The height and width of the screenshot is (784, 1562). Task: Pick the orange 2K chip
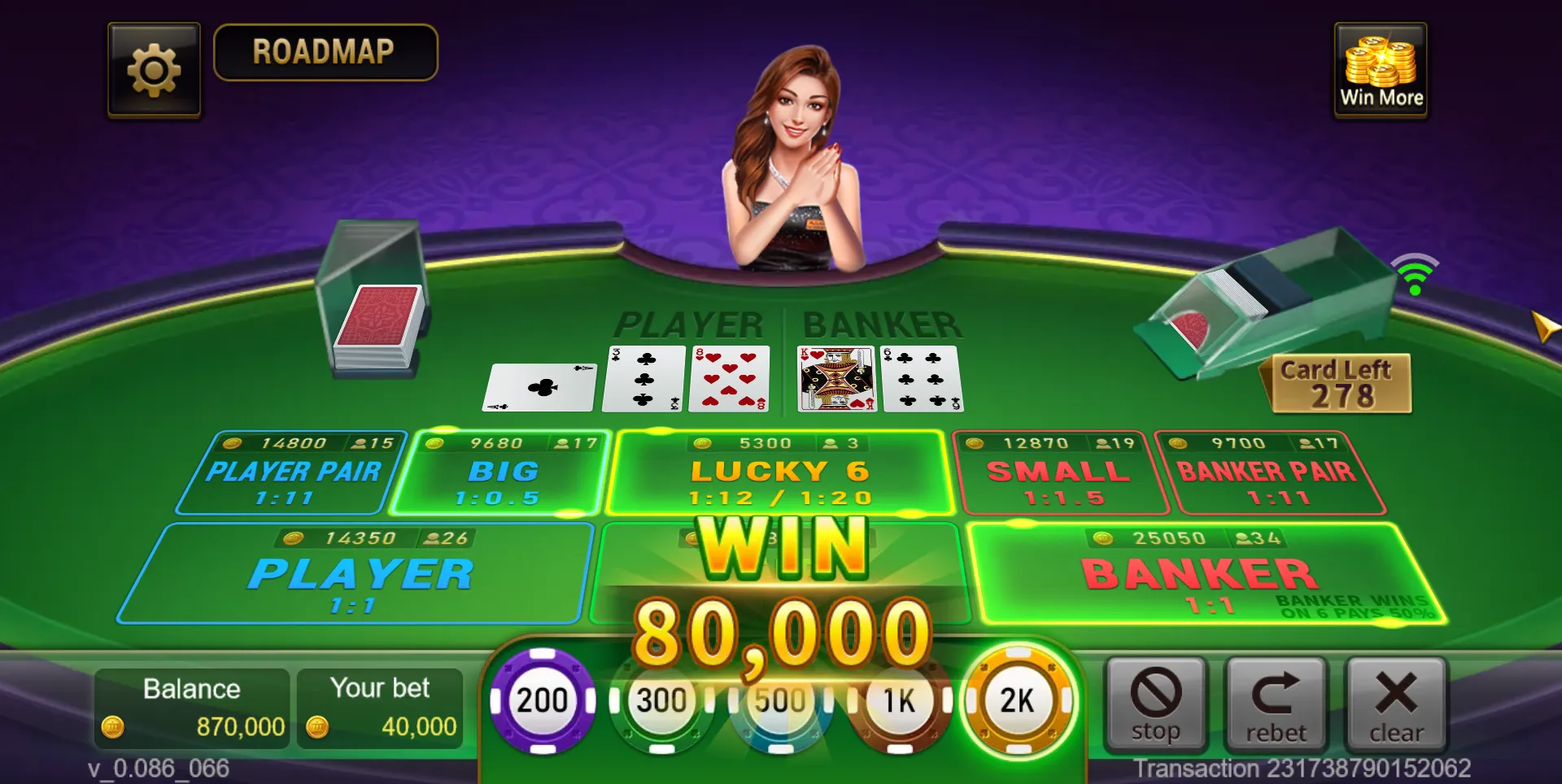pos(1017,700)
